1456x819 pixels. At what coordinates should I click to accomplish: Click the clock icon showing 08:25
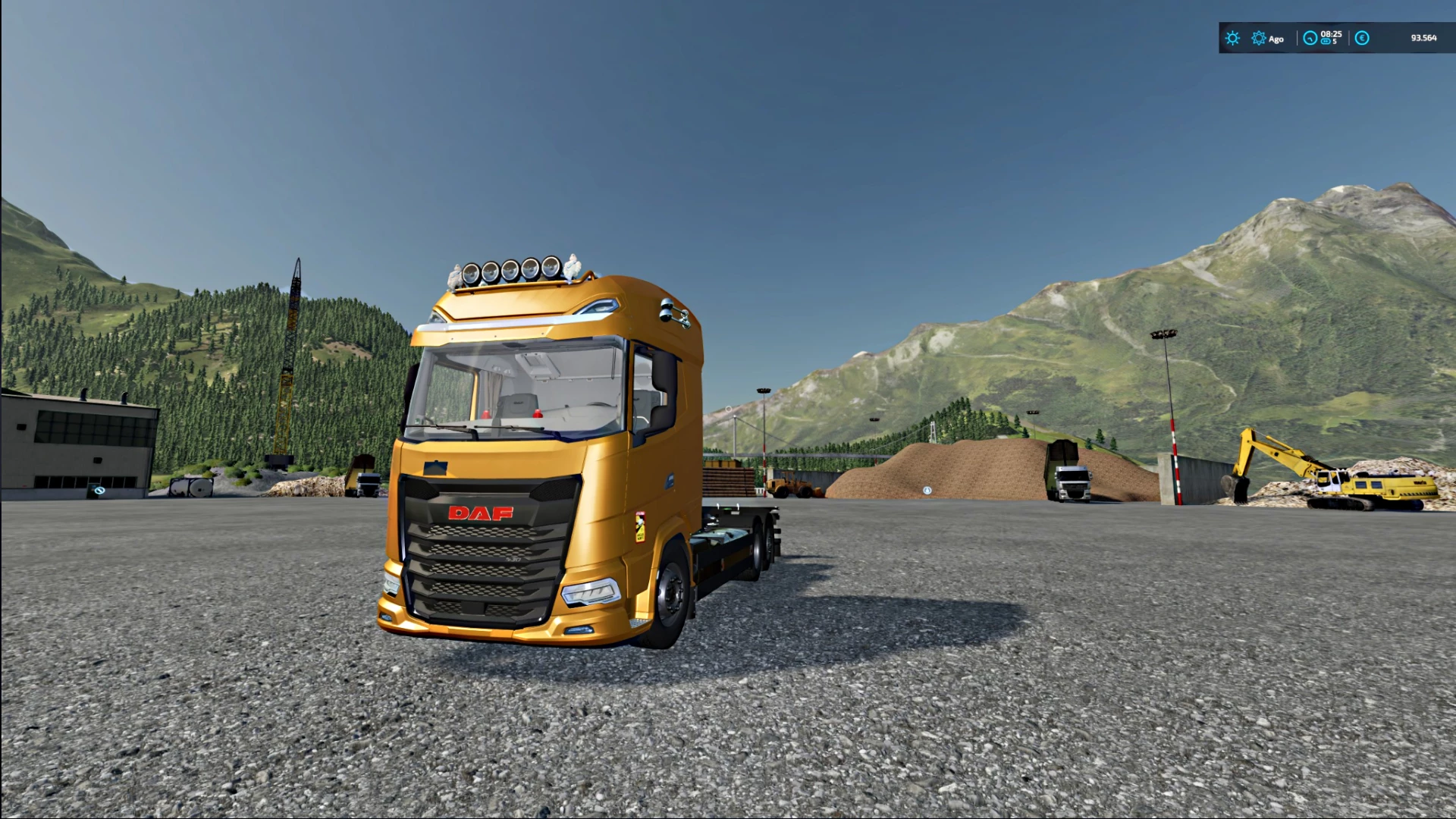(x=1310, y=38)
